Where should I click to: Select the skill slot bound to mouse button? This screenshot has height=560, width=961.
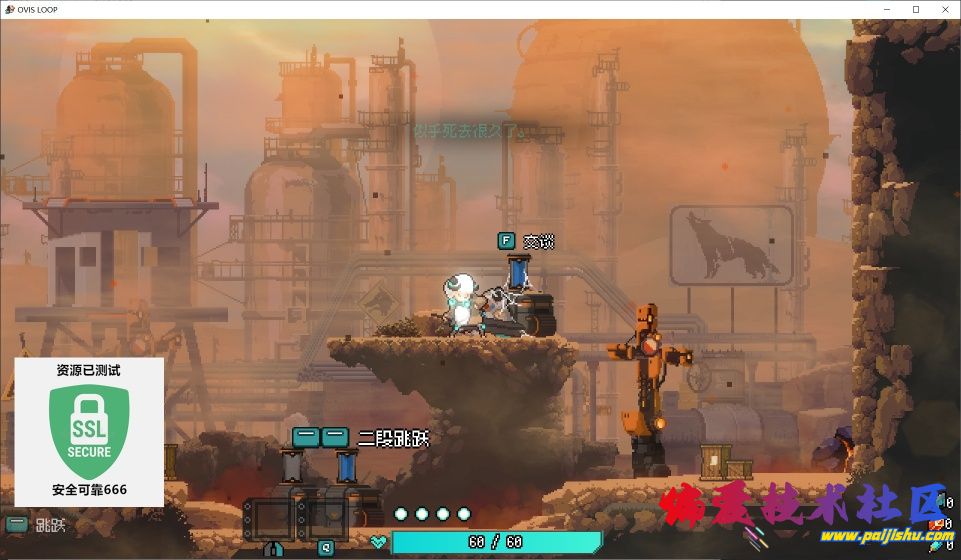[x=270, y=520]
